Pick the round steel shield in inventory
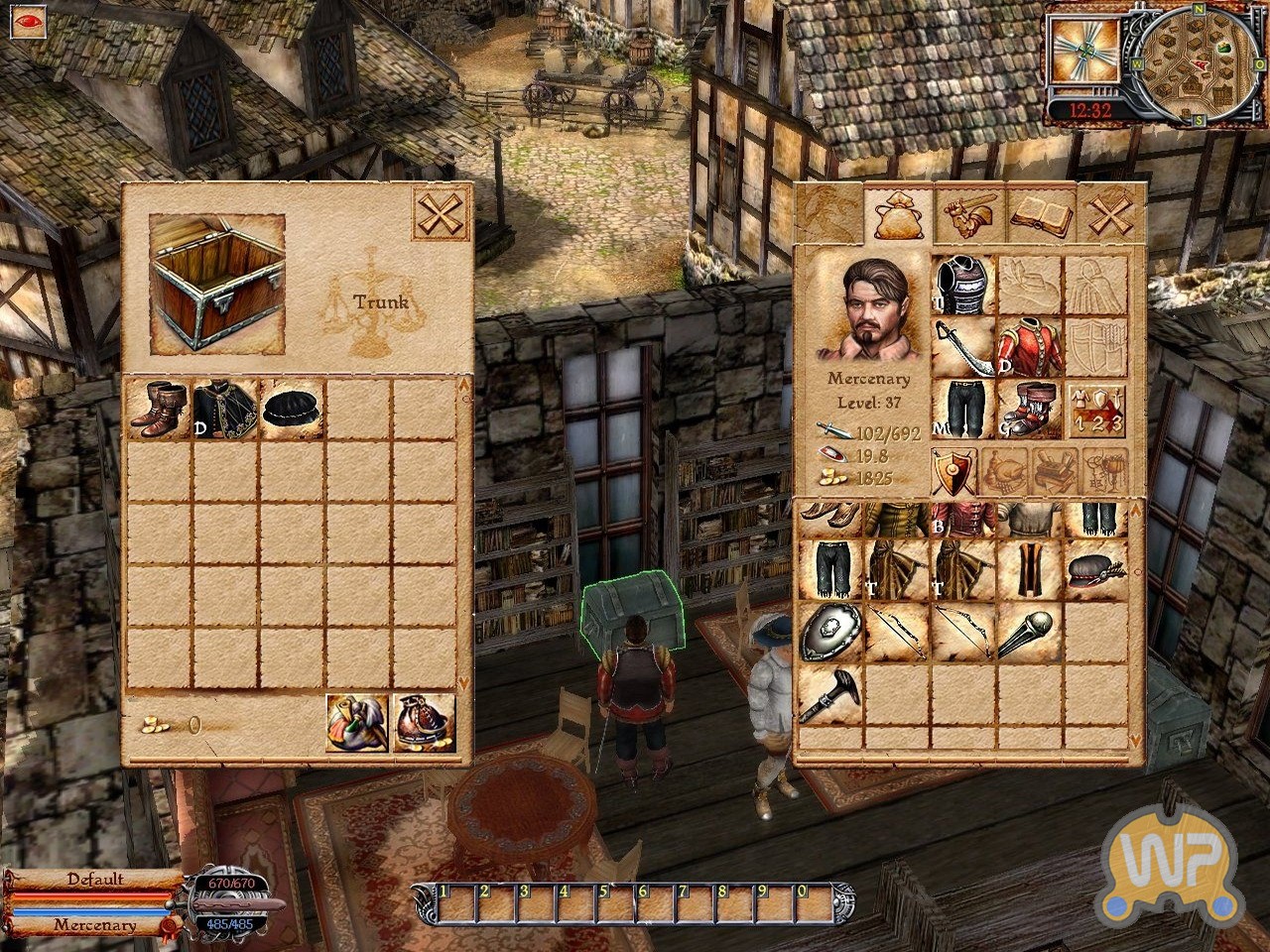 pos(829,631)
